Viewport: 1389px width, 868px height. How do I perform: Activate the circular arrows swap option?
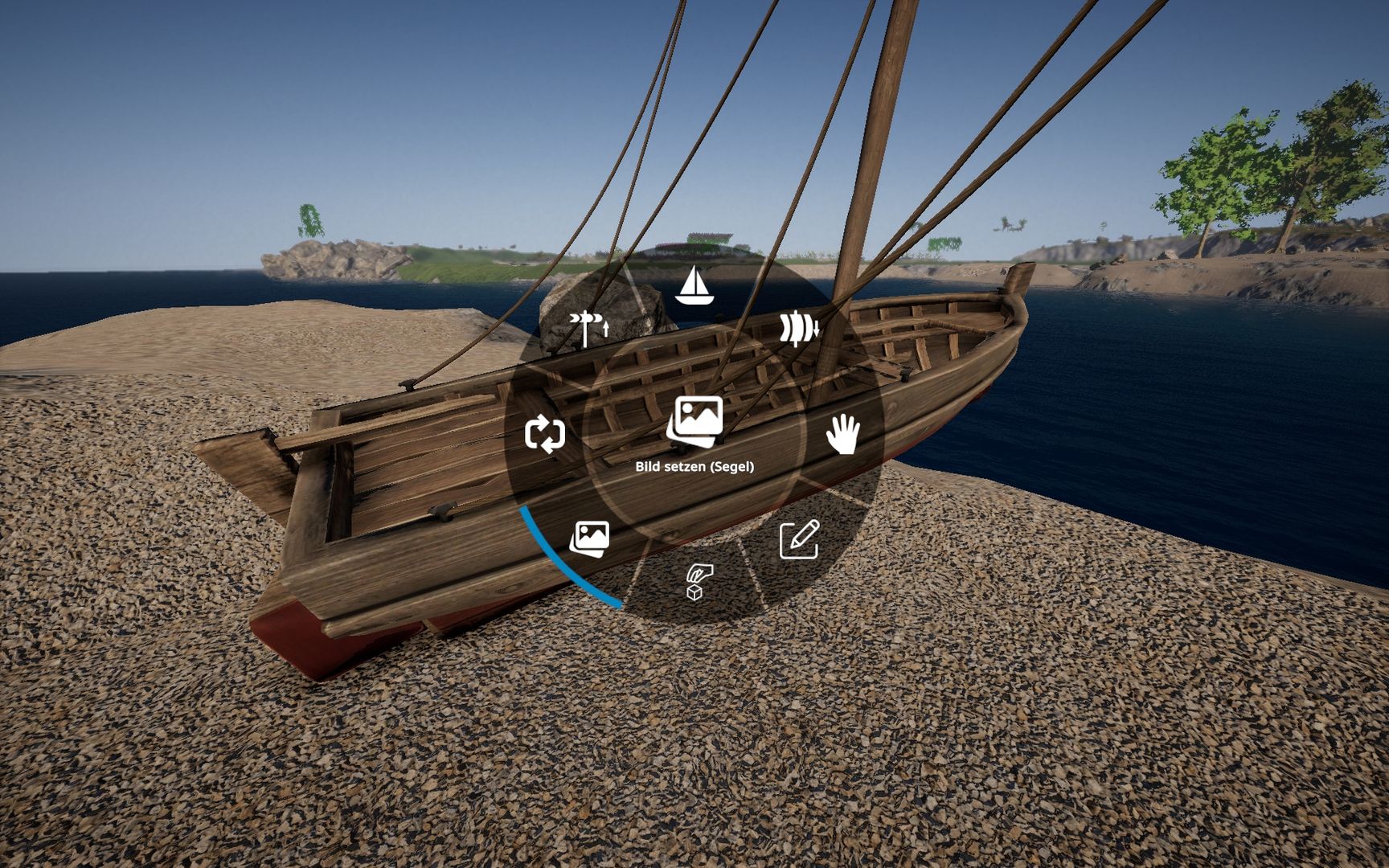click(x=545, y=434)
